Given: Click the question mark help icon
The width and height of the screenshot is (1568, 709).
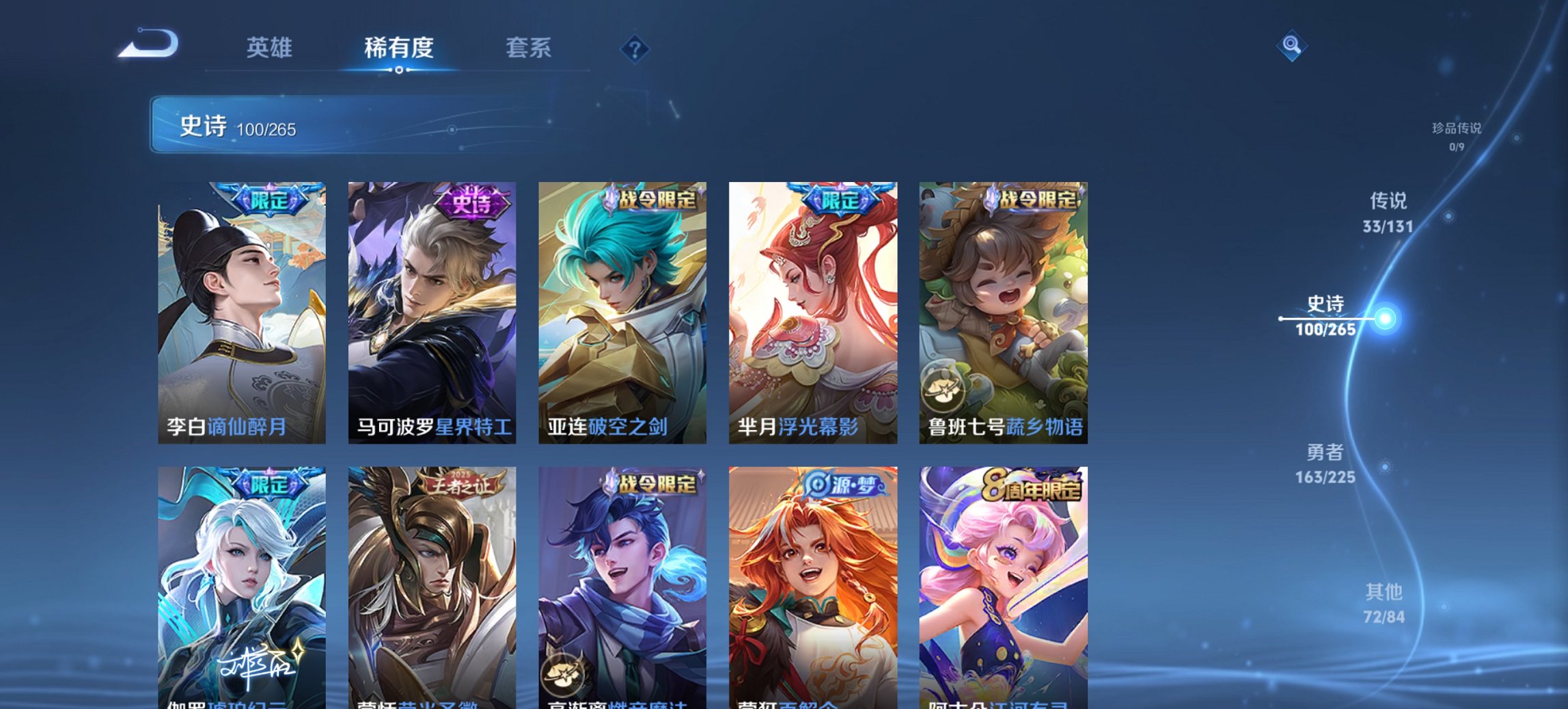Looking at the screenshot, I should [x=634, y=48].
